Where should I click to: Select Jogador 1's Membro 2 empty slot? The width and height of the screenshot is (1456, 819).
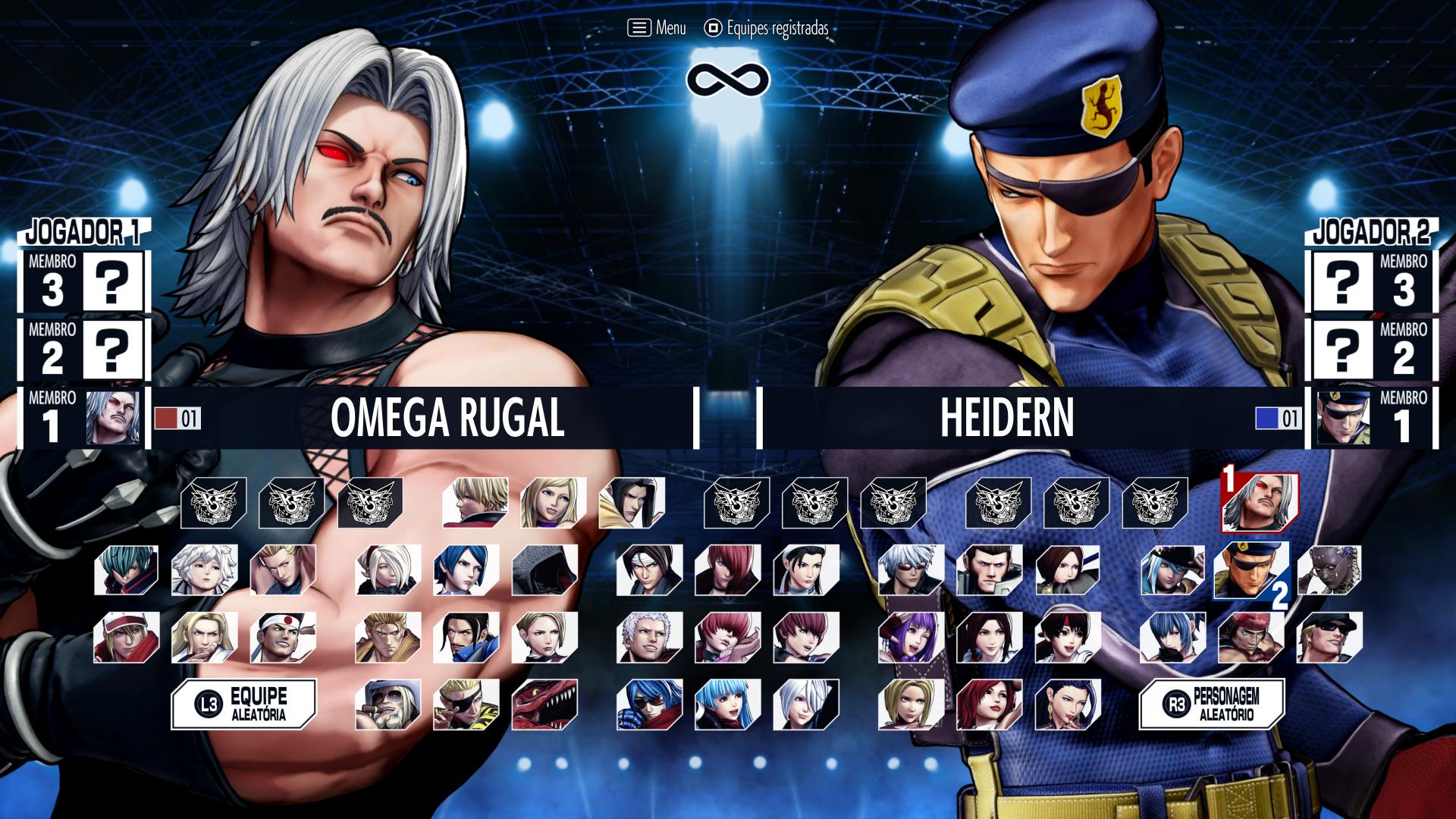(112, 350)
